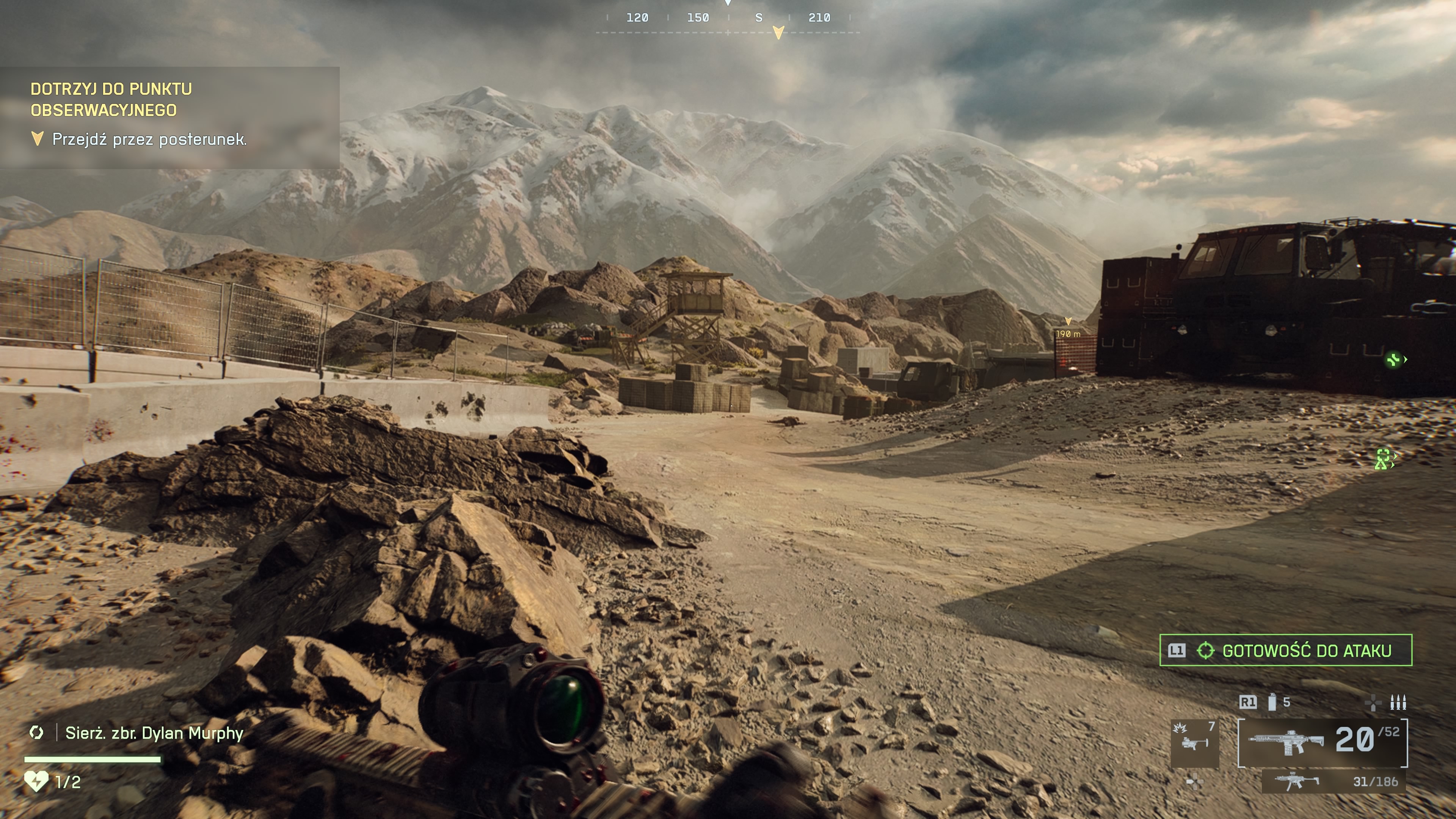Click the green squad marker with double arrows
Screen dimensions: 1456x819
pyautogui.click(x=1383, y=459)
